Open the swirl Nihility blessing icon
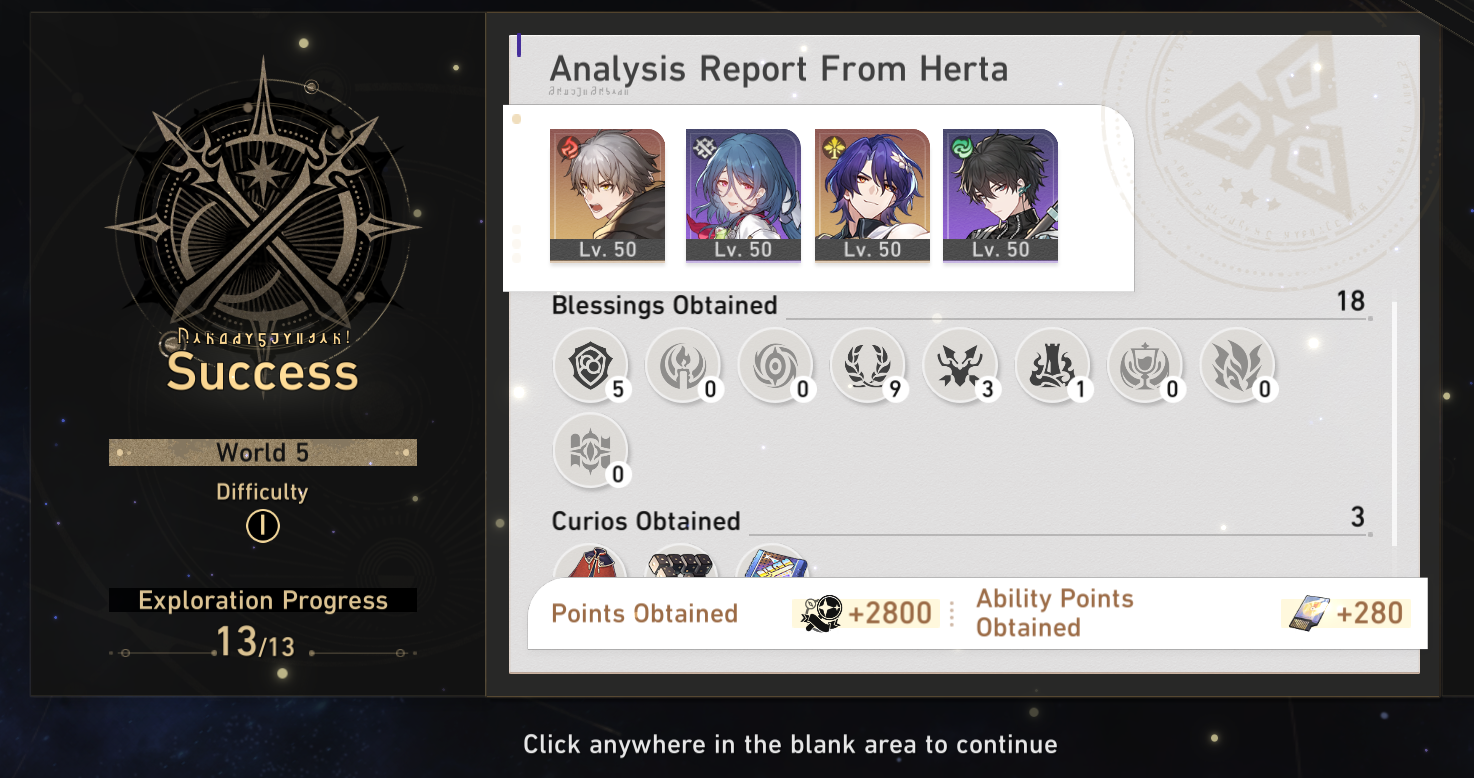Viewport: 1474px width, 778px height. tap(777, 367)
